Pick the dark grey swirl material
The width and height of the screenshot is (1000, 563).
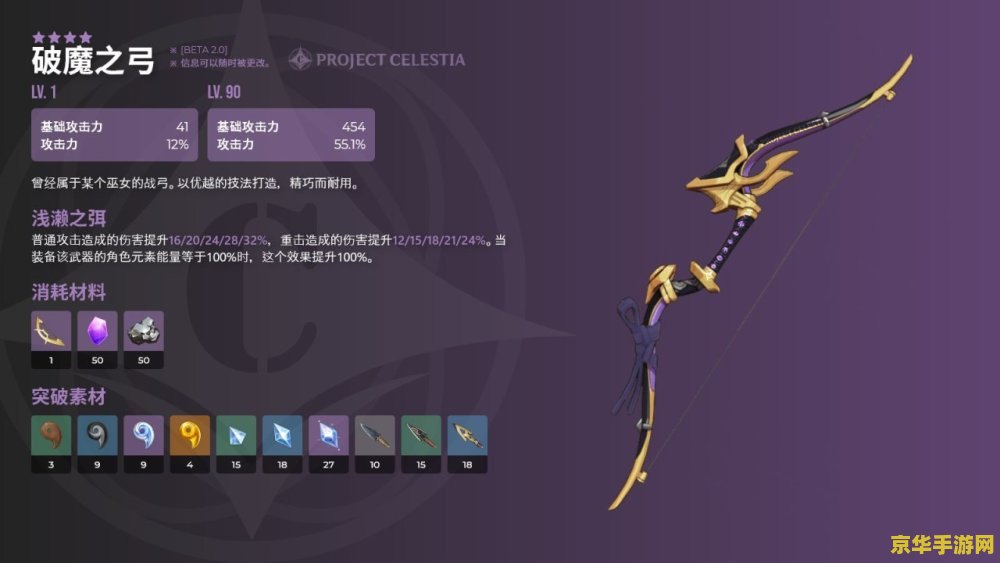point(97,436)
